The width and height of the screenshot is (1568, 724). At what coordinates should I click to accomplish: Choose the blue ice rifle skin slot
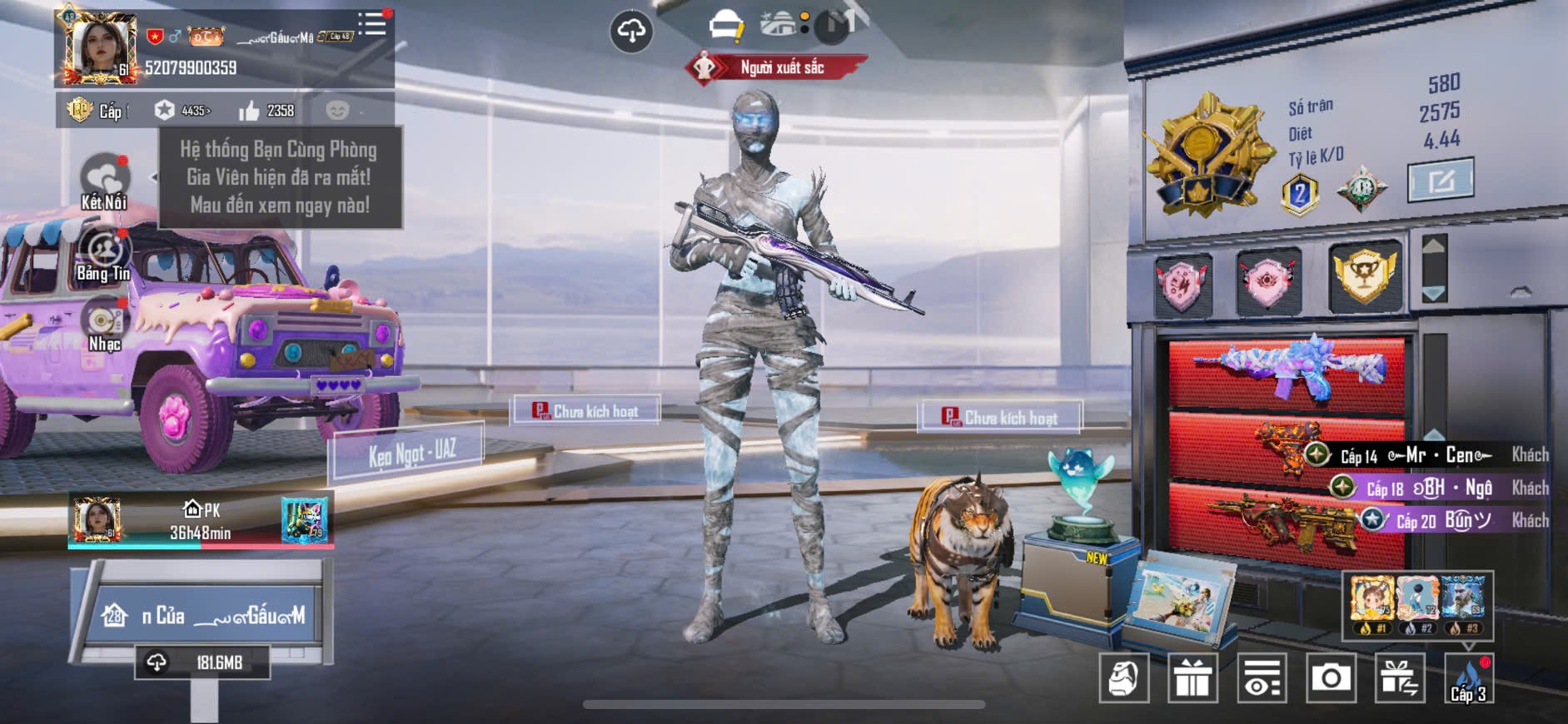pos(1289,369)
